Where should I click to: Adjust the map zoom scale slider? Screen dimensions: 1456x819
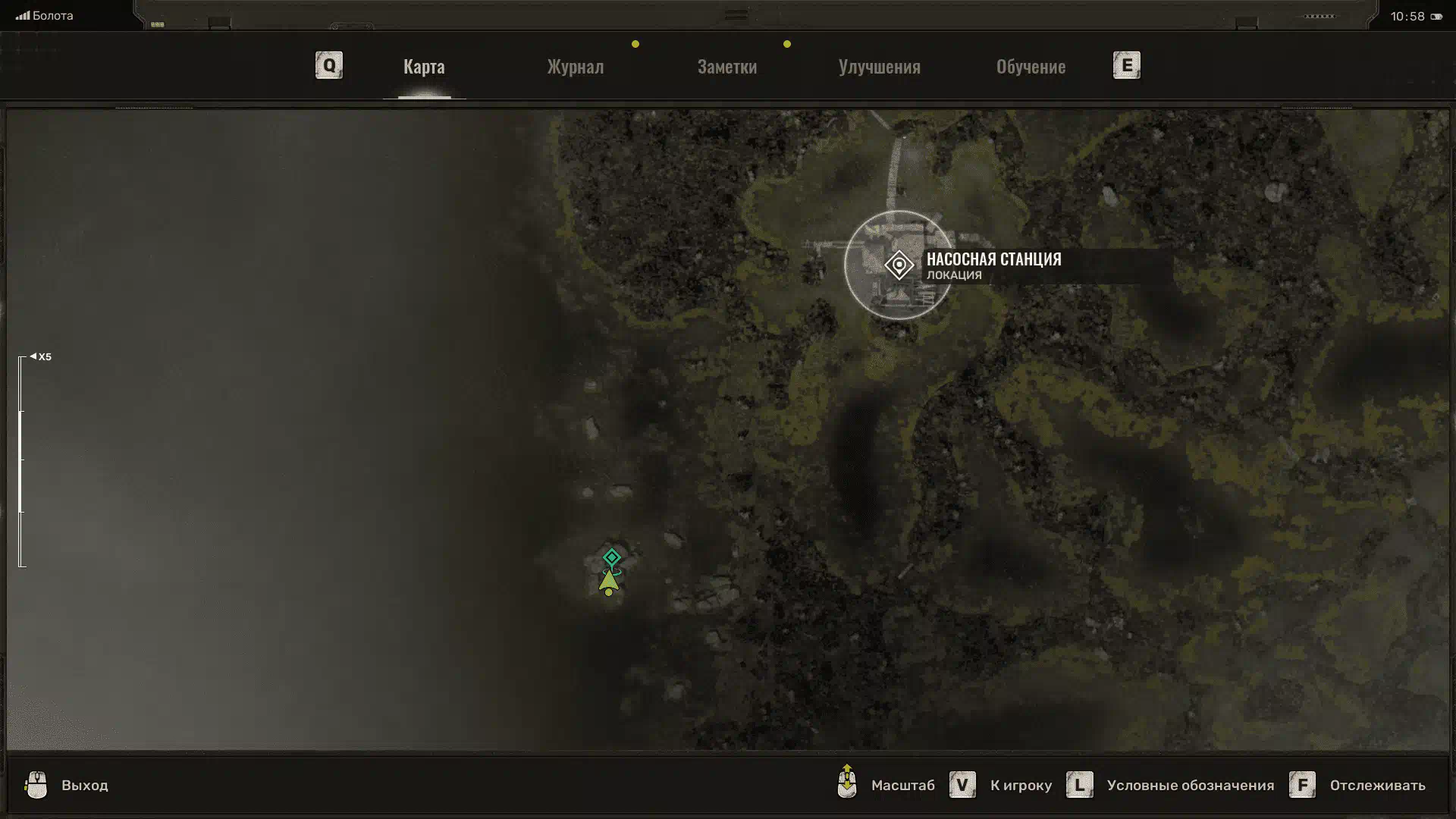click(x=21, y=461)
